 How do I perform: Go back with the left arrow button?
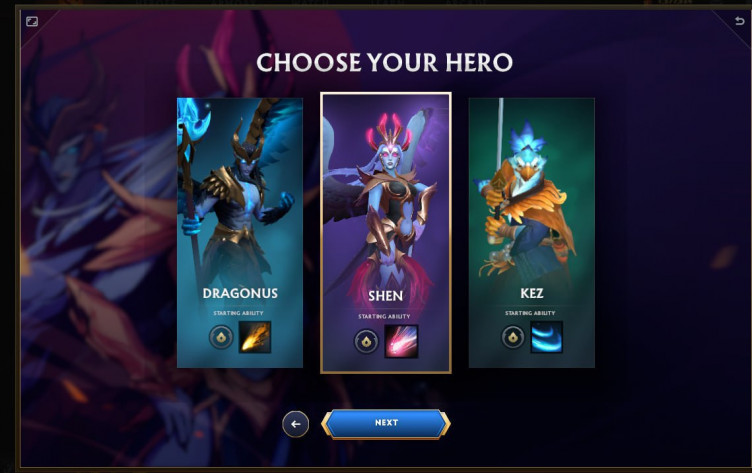coord(295,423)
